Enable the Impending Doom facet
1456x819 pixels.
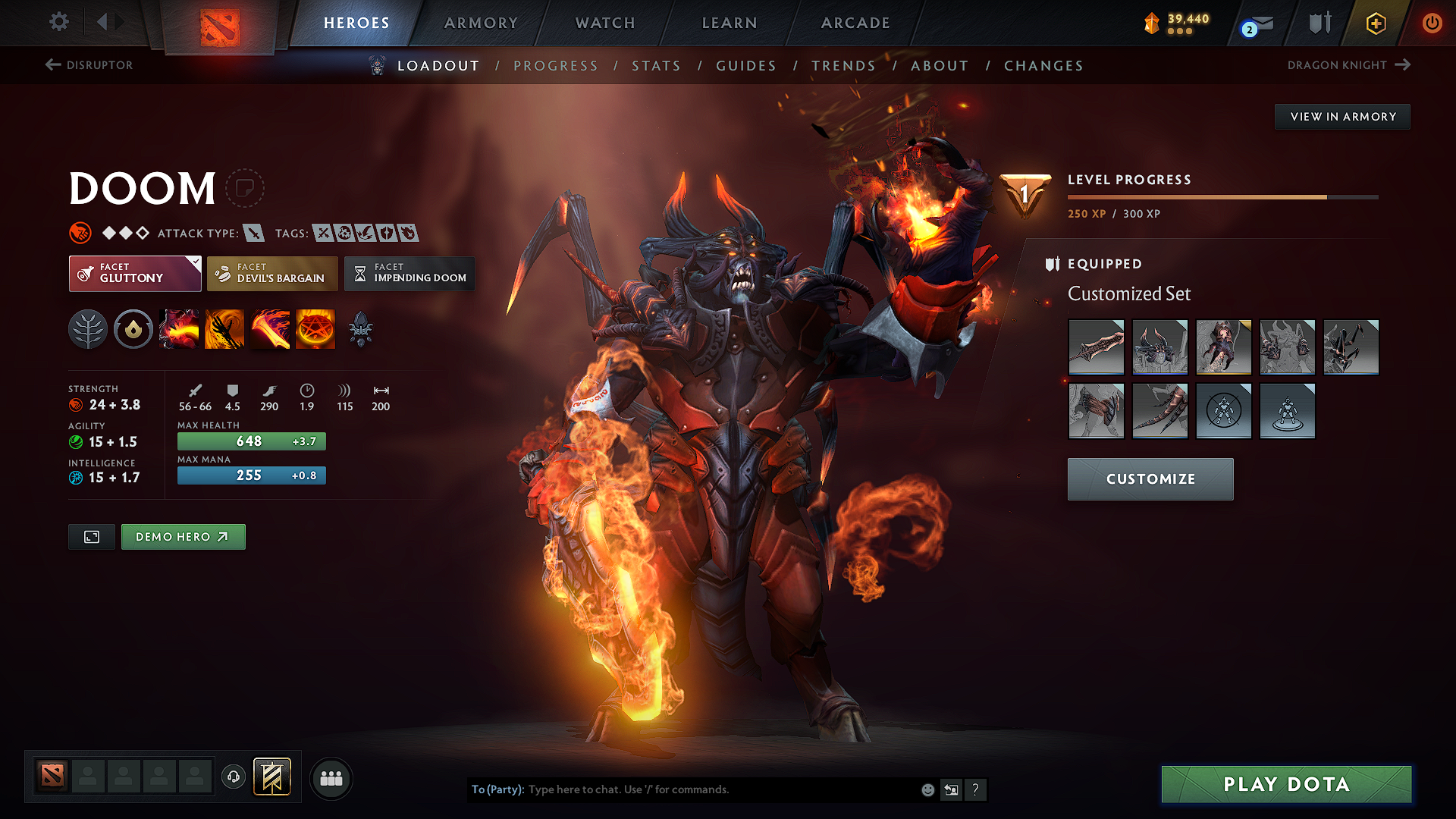pos(409,273)
